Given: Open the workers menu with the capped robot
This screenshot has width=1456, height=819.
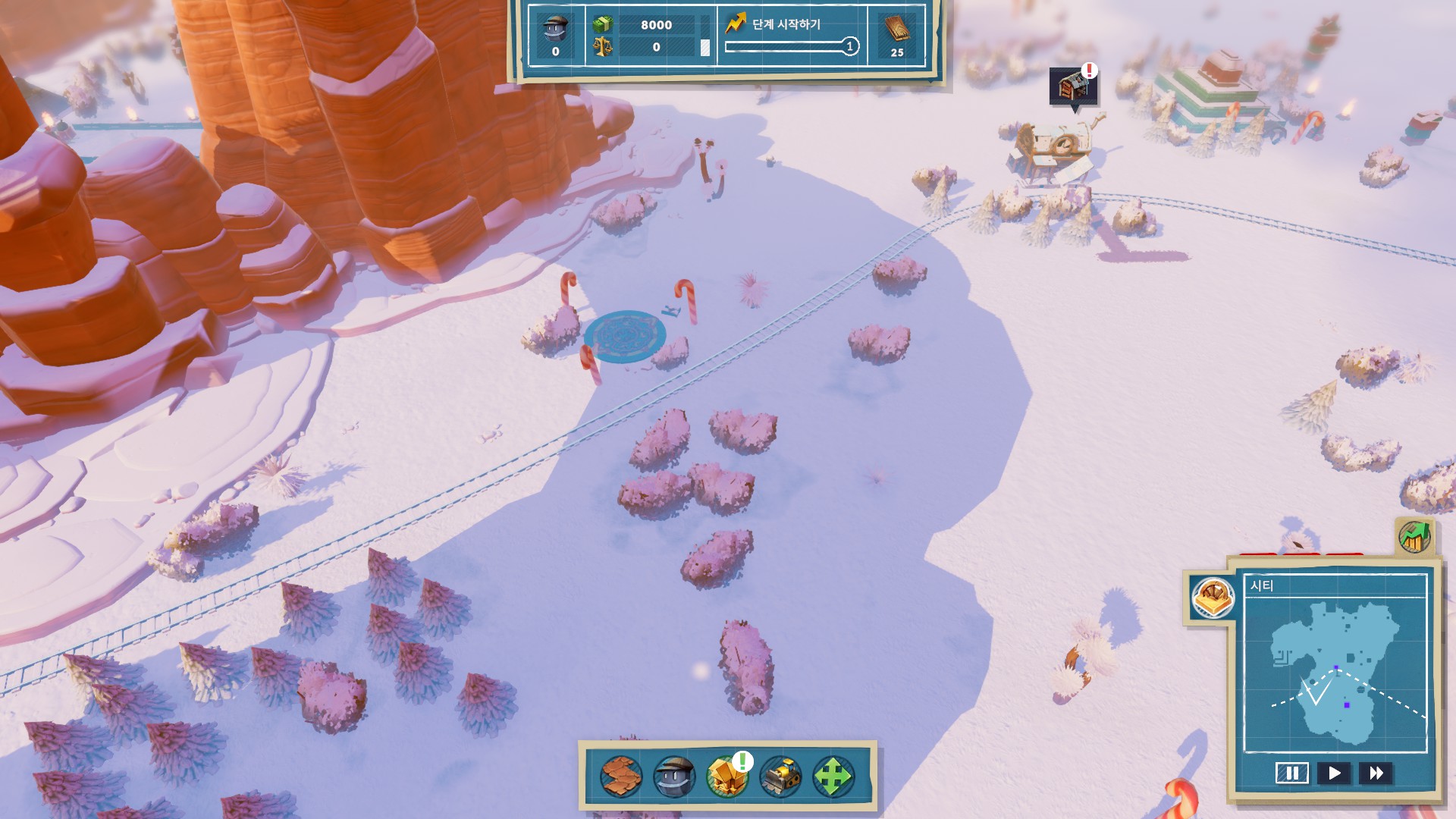Looking at the screenshot, I should [674, 776].
